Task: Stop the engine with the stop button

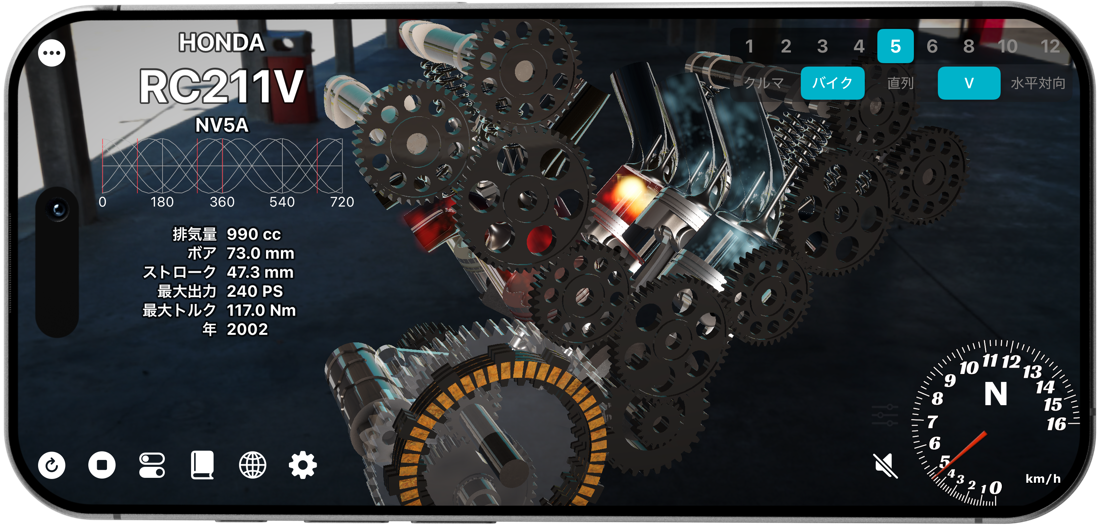Action: (x=102, y=464)
